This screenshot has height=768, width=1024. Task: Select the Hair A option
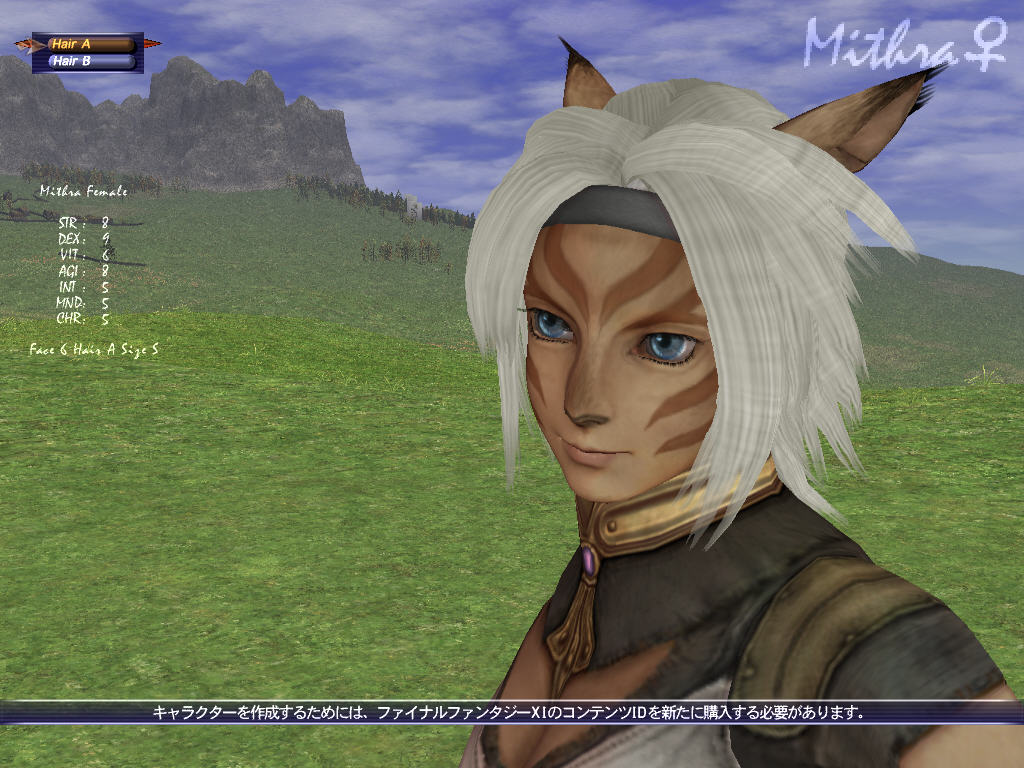(89, 44)
